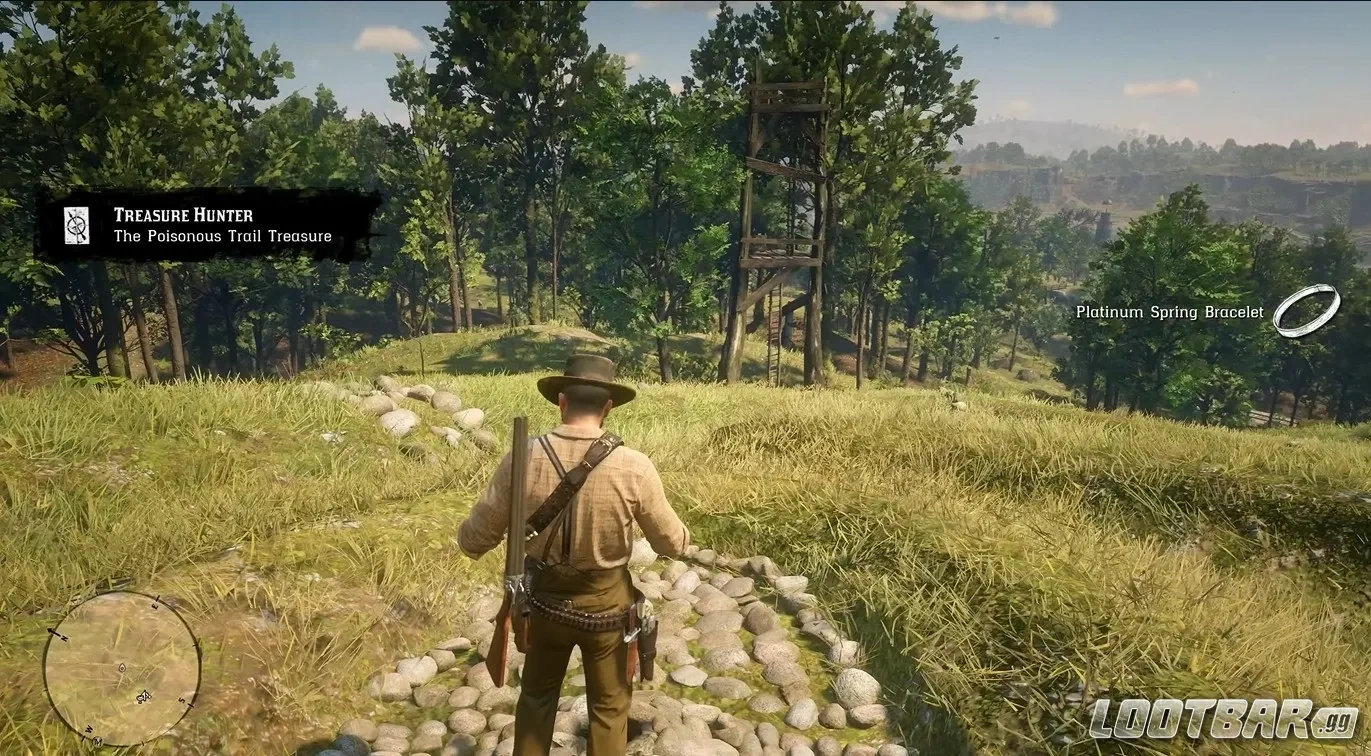Image resolution: width=1371 pixels, height=756 pixels.
Task: Click the small M icon below the minimap
Action: click(x=98, y=740)
